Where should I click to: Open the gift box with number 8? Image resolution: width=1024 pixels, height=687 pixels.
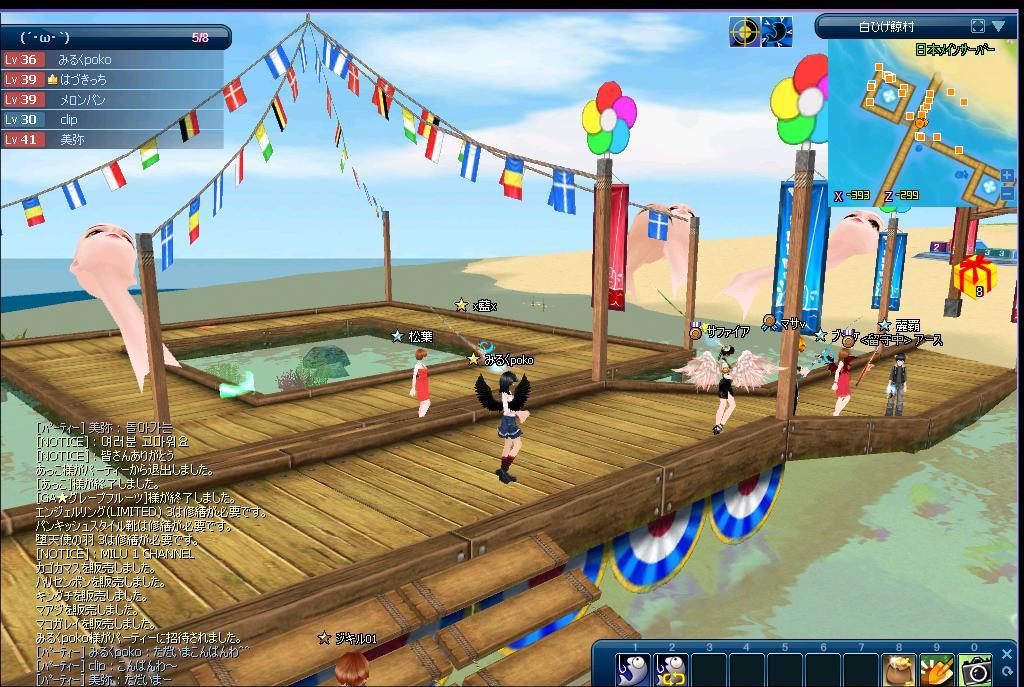[x=970, y=277]
